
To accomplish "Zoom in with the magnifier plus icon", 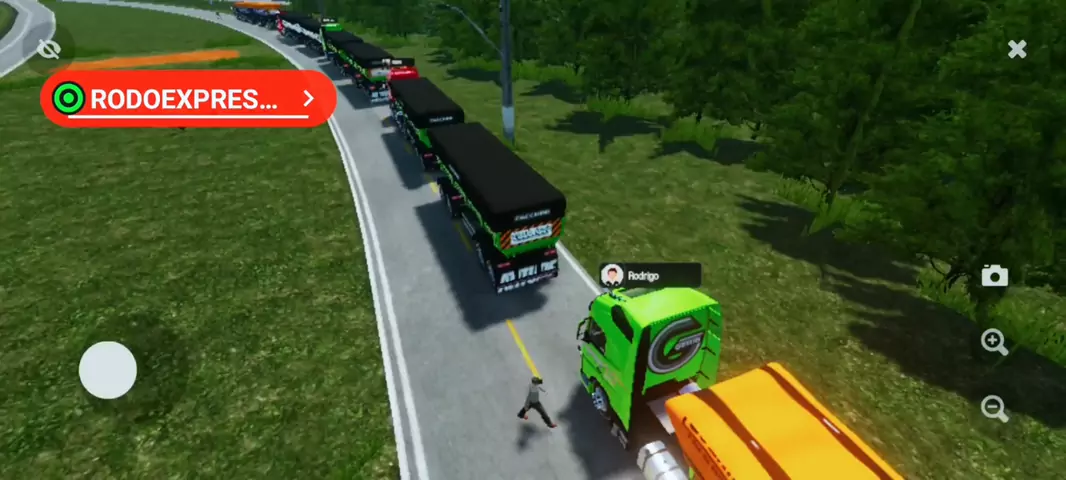I will [x=994, y=343].
